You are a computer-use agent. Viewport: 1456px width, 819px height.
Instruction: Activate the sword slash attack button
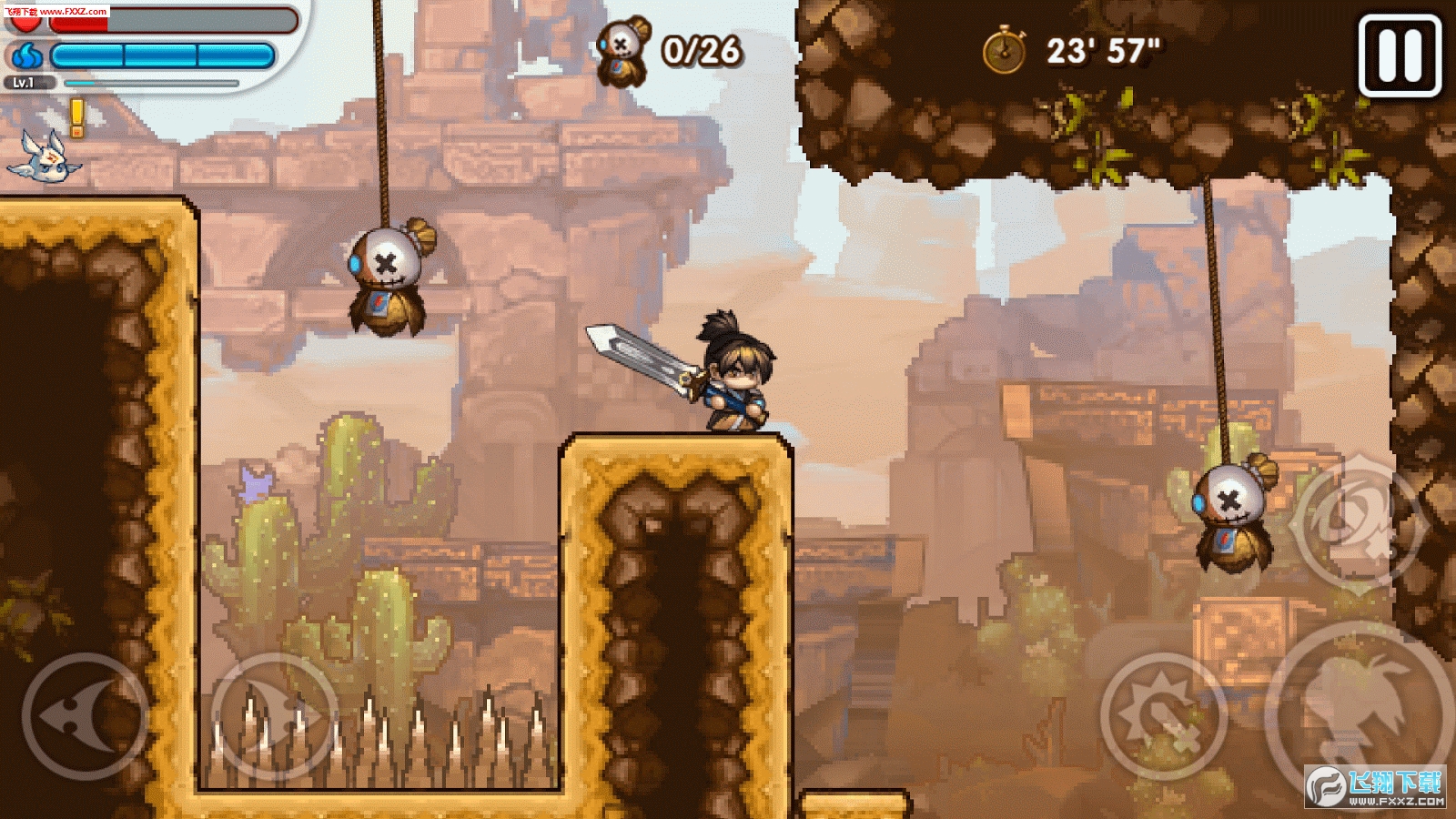(x=1164, y=716)
